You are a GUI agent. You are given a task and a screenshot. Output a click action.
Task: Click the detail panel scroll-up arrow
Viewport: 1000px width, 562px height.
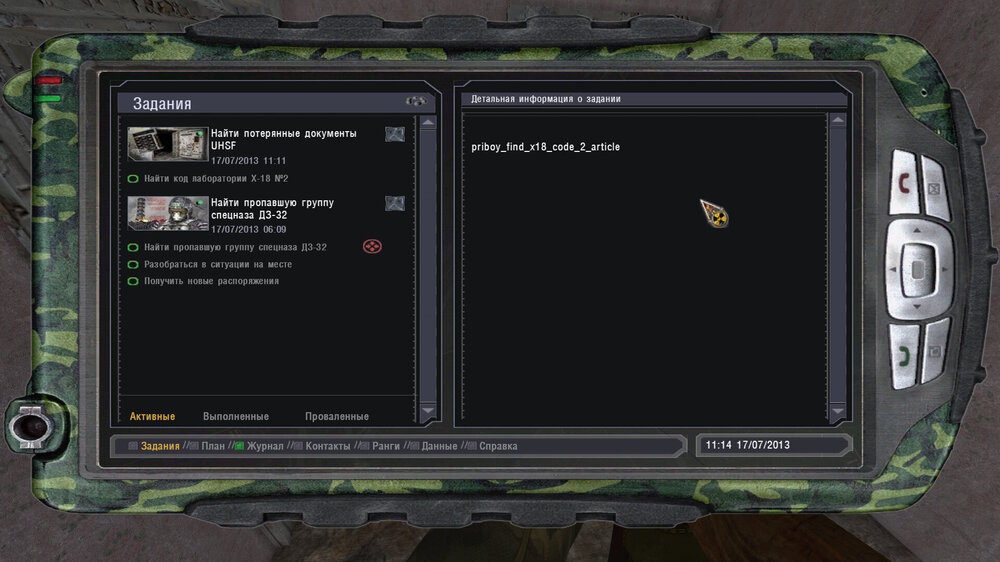[x=837, y=121]
